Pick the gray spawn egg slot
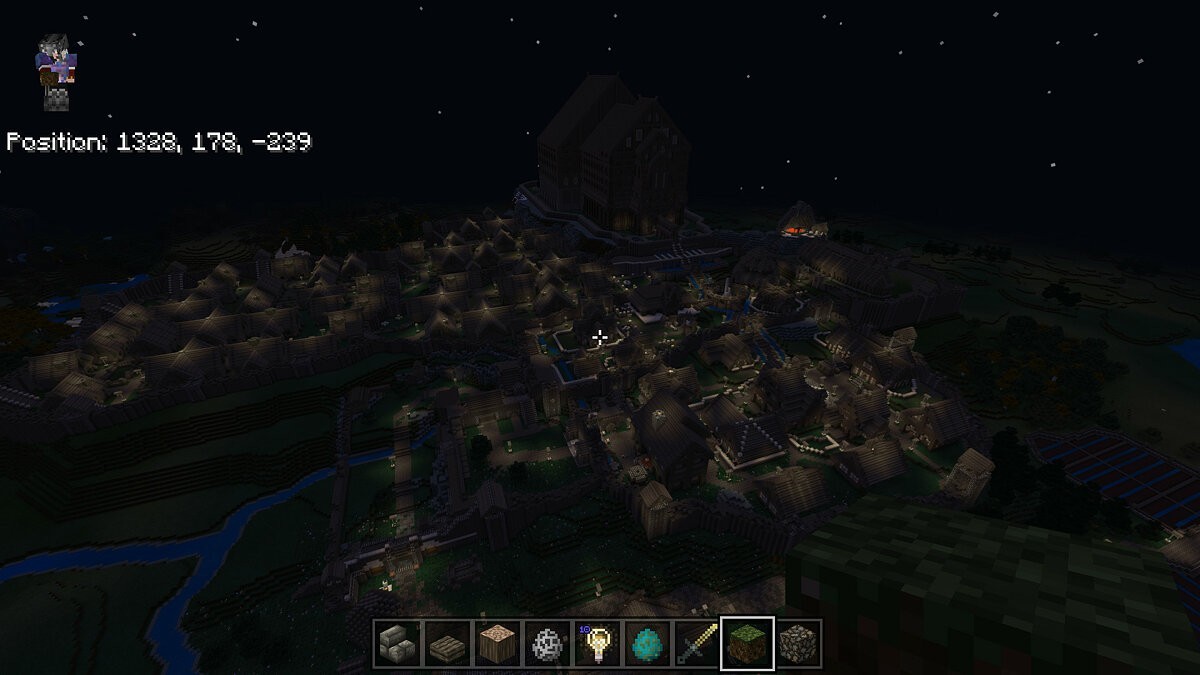Image resolution: width=1200 pixels, height=675 pixels. point(547,643)
